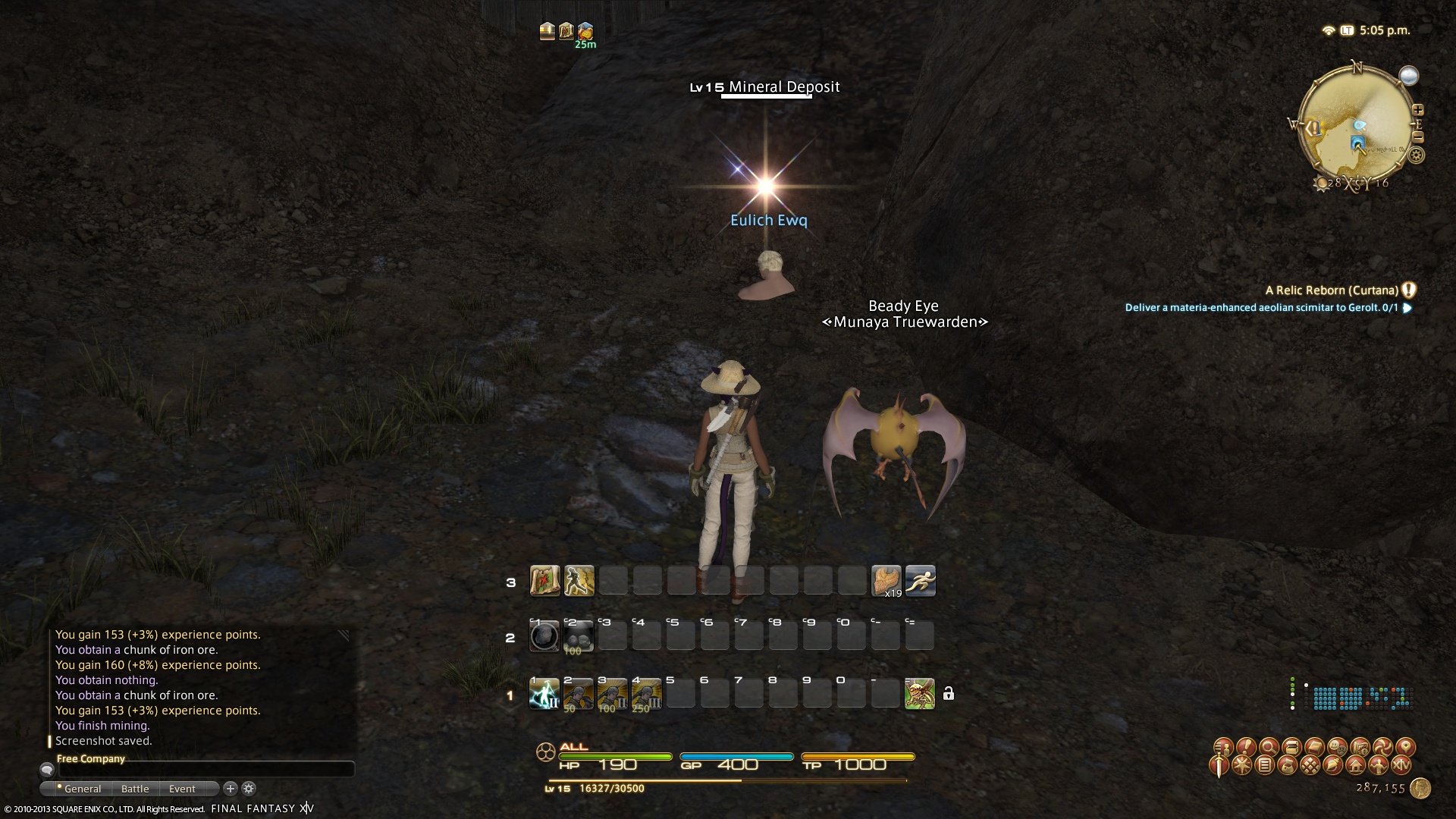Open chat log settings gear

pyautogui.click(x=249, y=789)
